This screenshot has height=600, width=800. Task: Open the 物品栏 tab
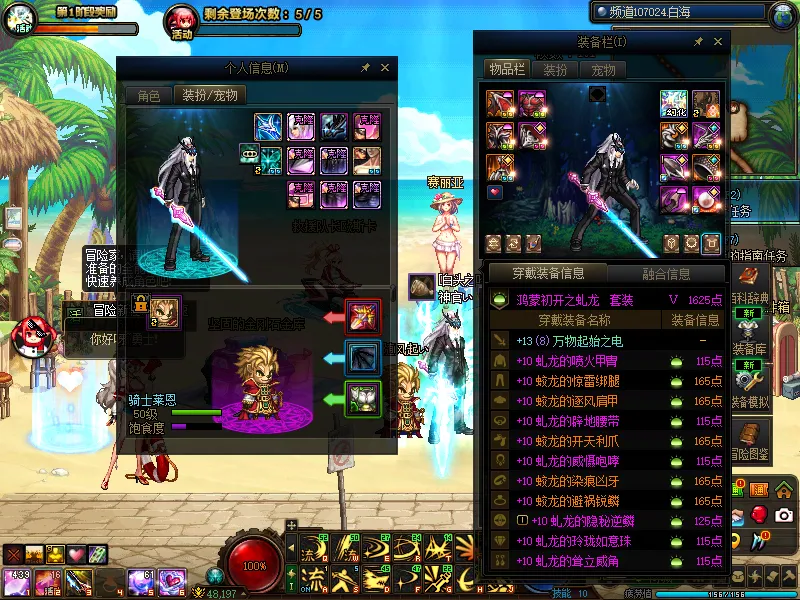pos(505,69)
